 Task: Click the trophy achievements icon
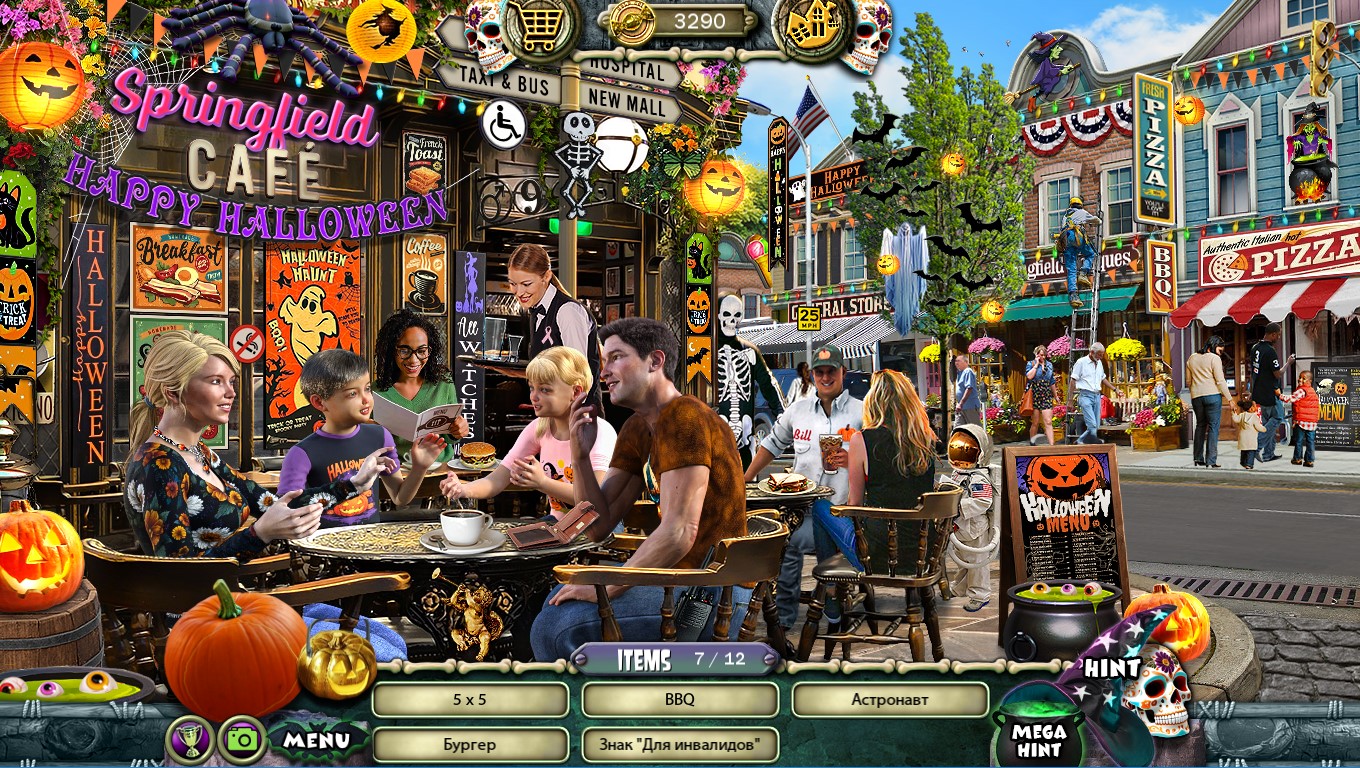tap(190, 740)
